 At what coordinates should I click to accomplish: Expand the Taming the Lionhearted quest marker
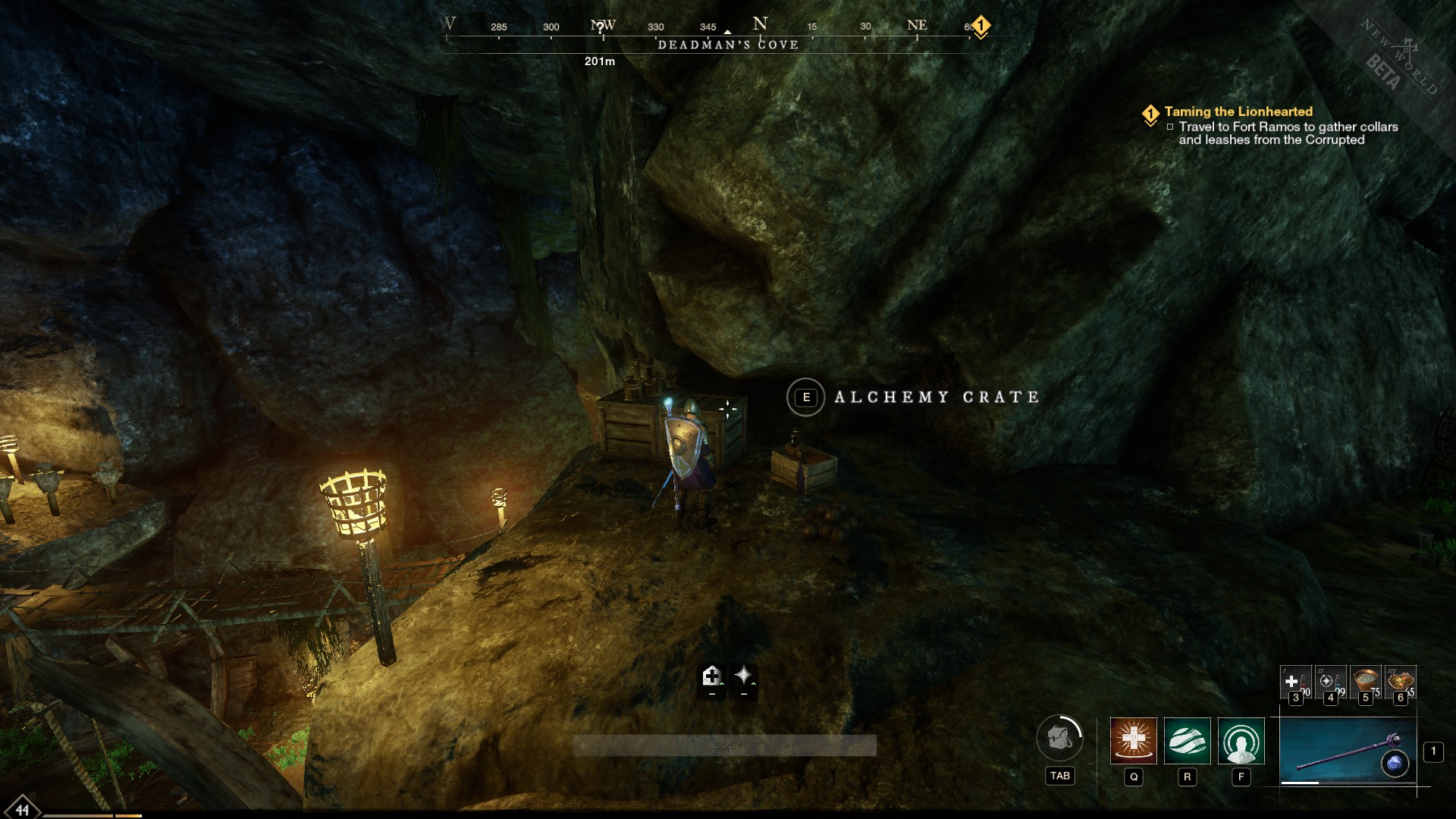(1150, 114)
